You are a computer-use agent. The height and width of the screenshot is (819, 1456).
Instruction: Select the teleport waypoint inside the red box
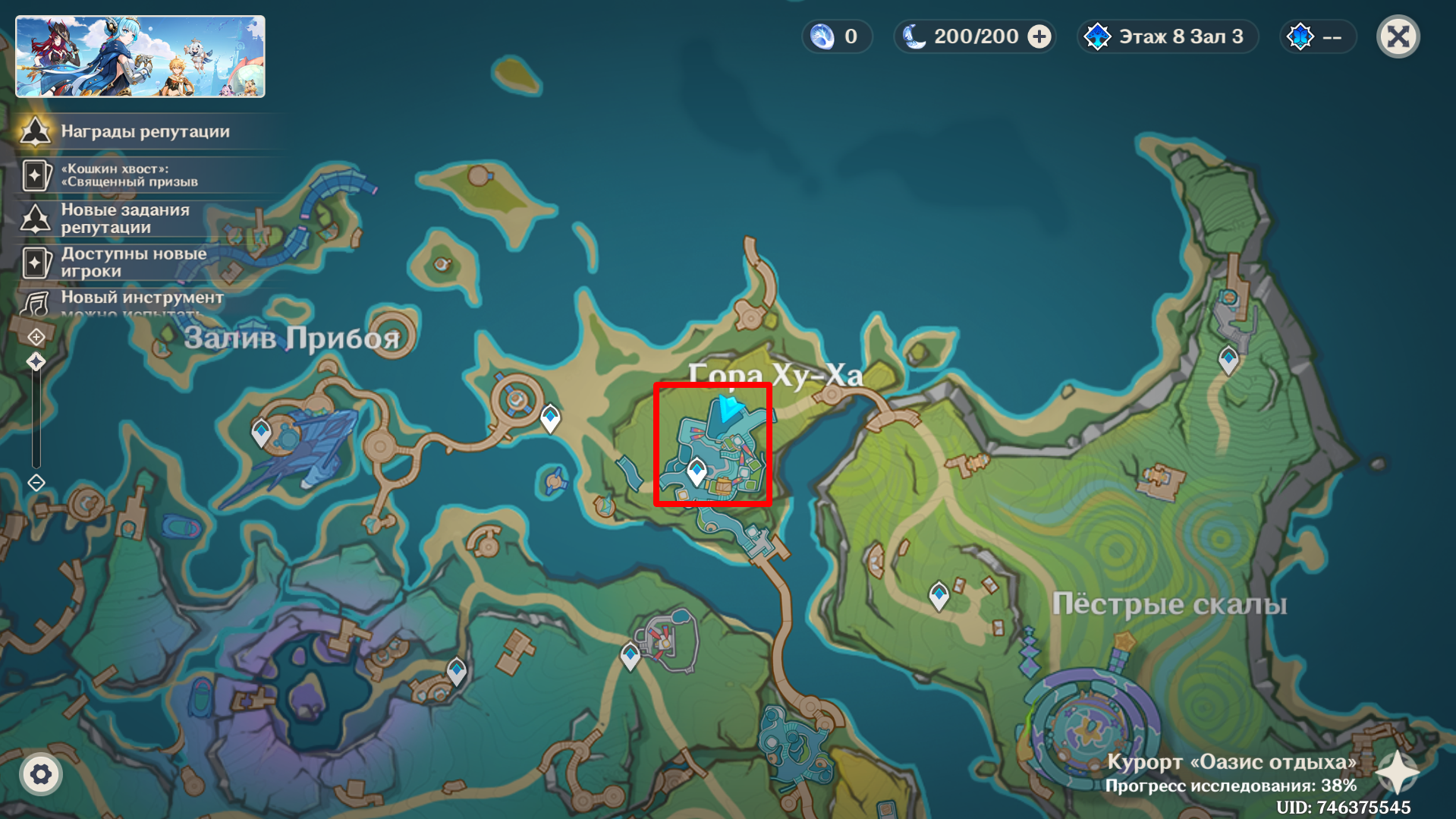[x=697, y=471]
